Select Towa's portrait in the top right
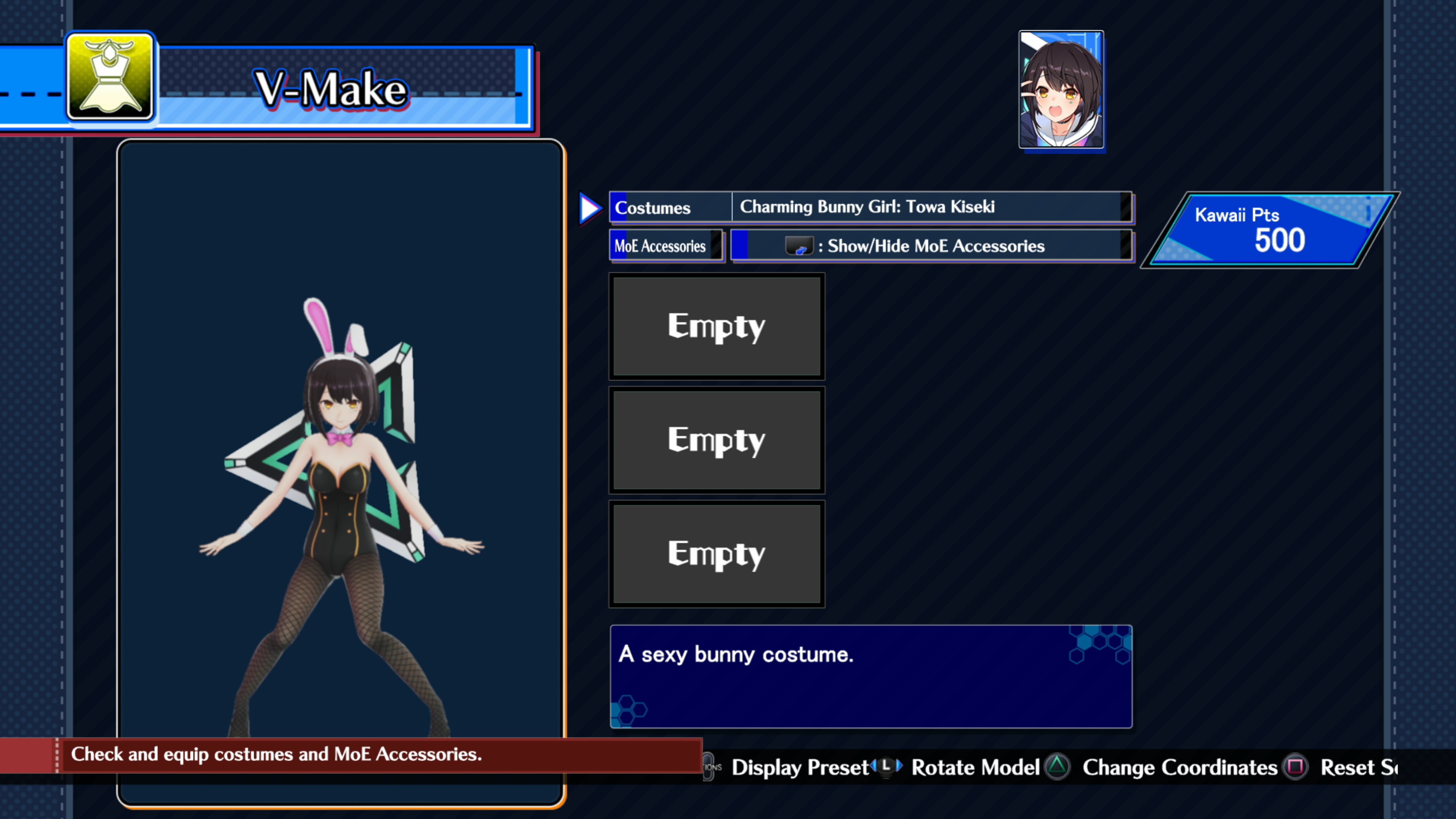 click(1061, 89)
